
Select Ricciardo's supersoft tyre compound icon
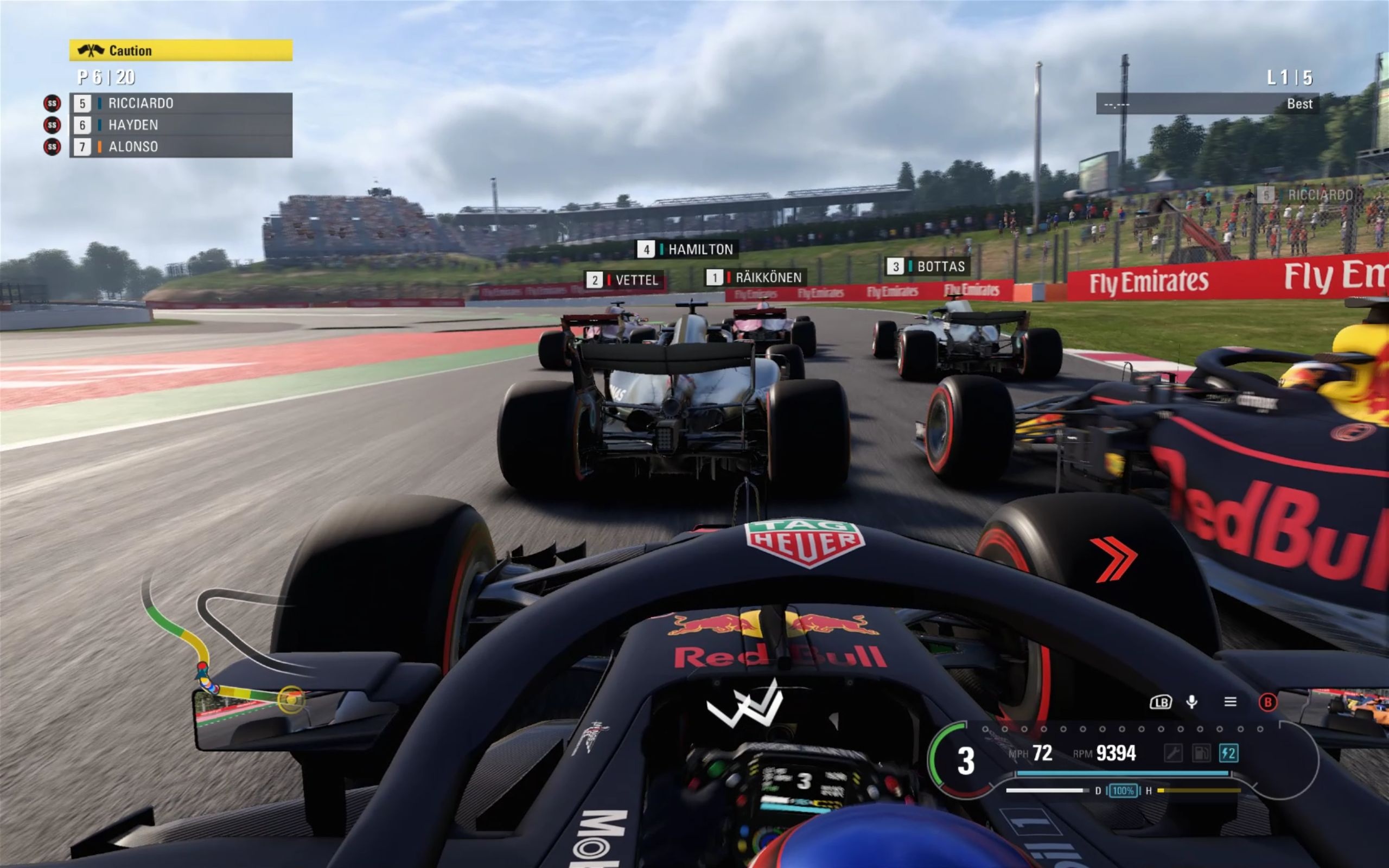coord(52,105)
